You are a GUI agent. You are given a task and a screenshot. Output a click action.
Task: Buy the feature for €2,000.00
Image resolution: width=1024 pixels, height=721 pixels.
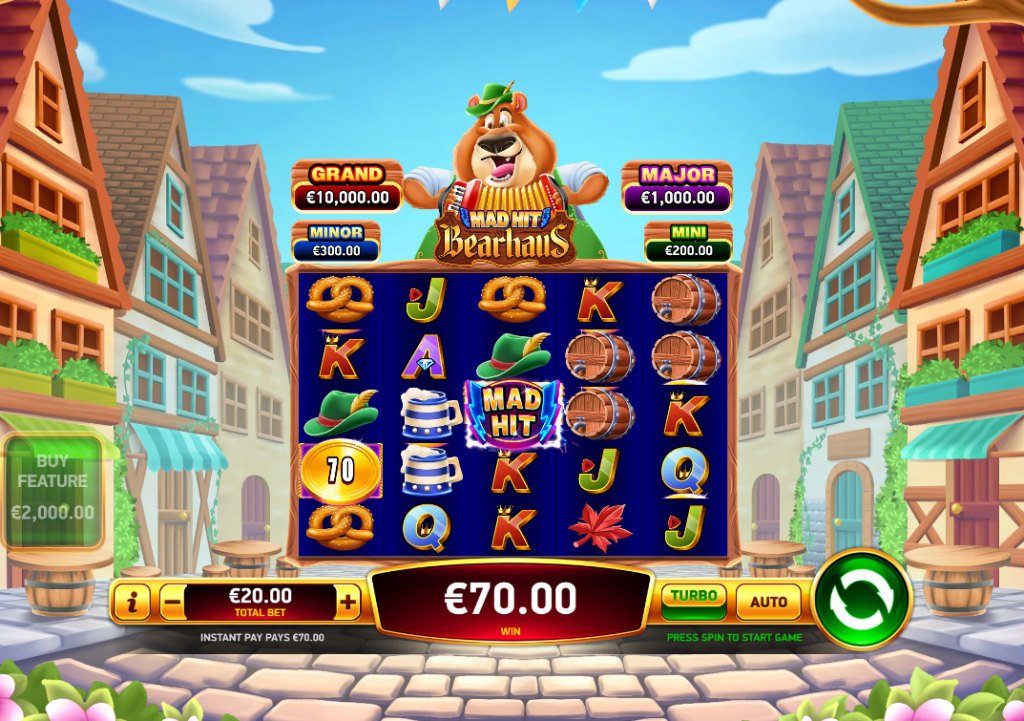[x=53, y=489]
